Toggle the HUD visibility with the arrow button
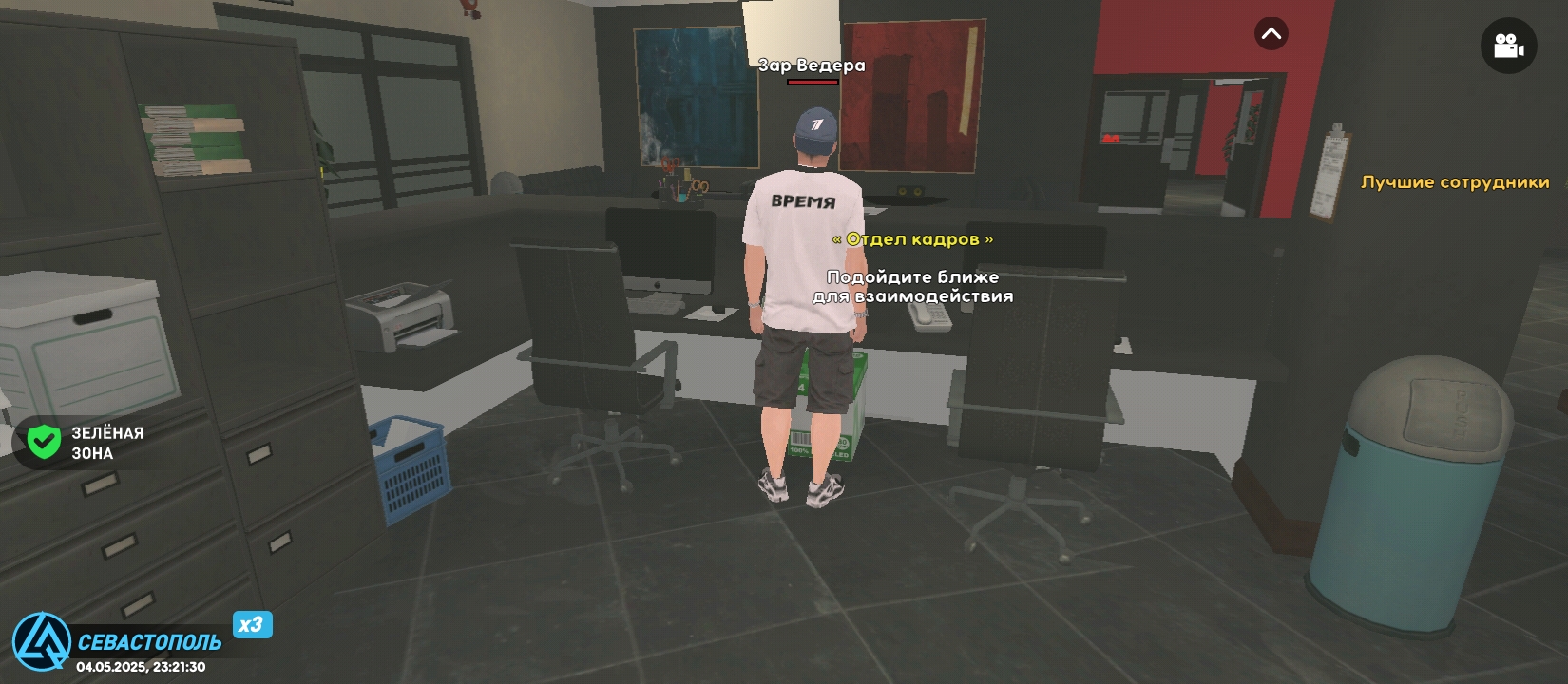This screenshot has height=684, width=1568. [x=1272, y=35]
